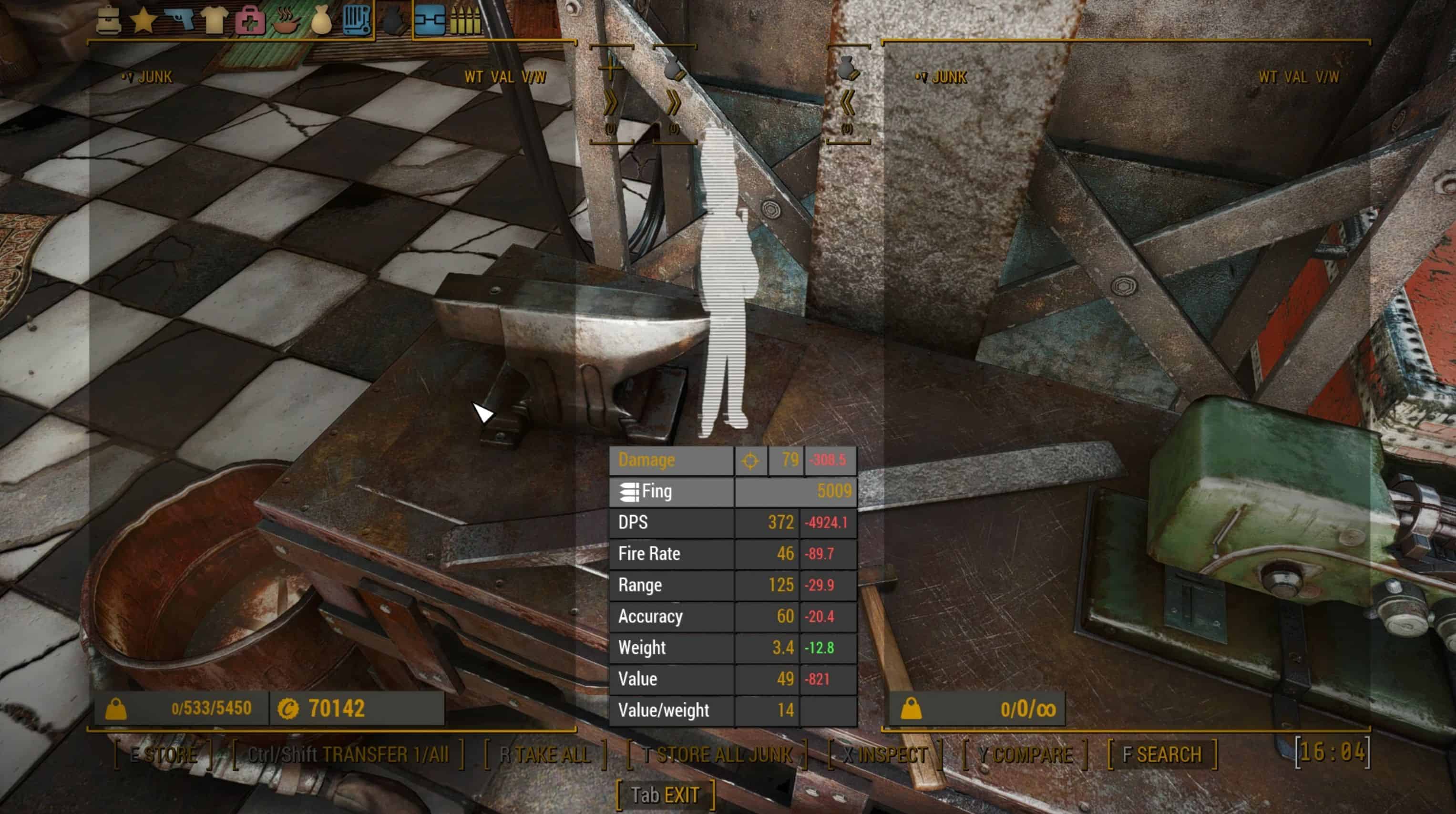Show the shirt apparel category
Screen dimensions: 1456x814
(x=215, y=21)
